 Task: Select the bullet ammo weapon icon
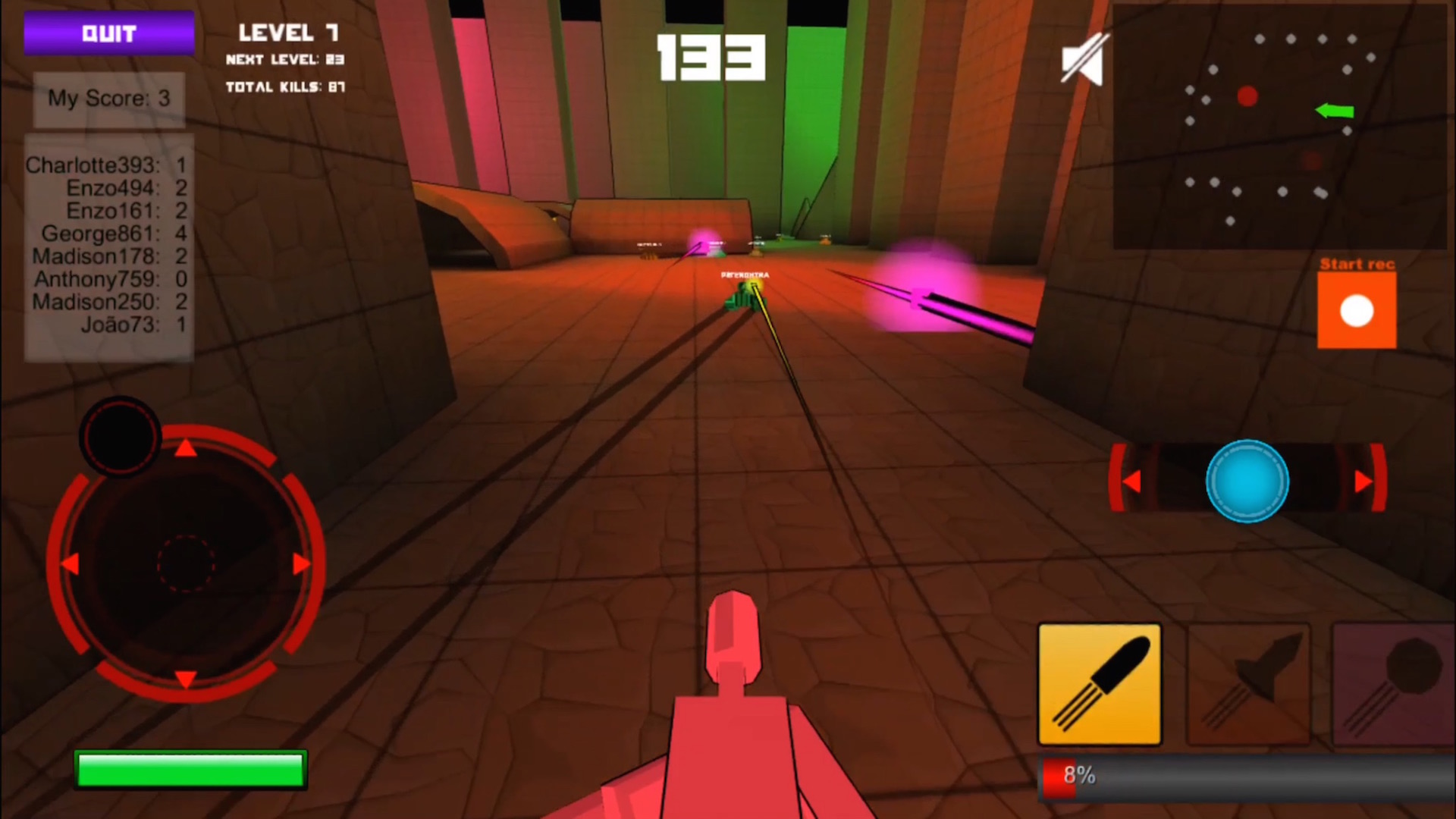pos(1099,685)
